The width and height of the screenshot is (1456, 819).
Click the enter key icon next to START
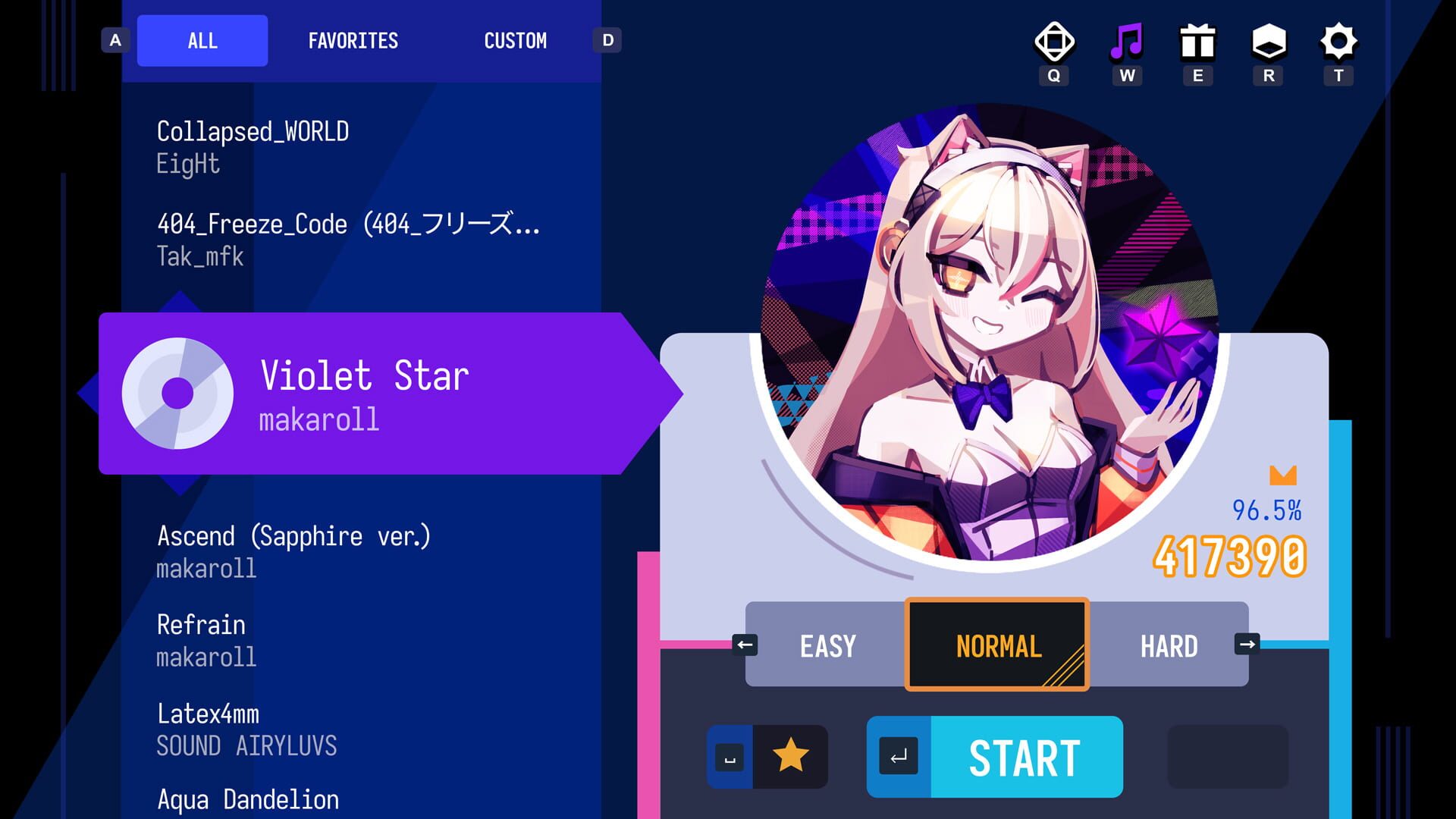click(899, 756)
